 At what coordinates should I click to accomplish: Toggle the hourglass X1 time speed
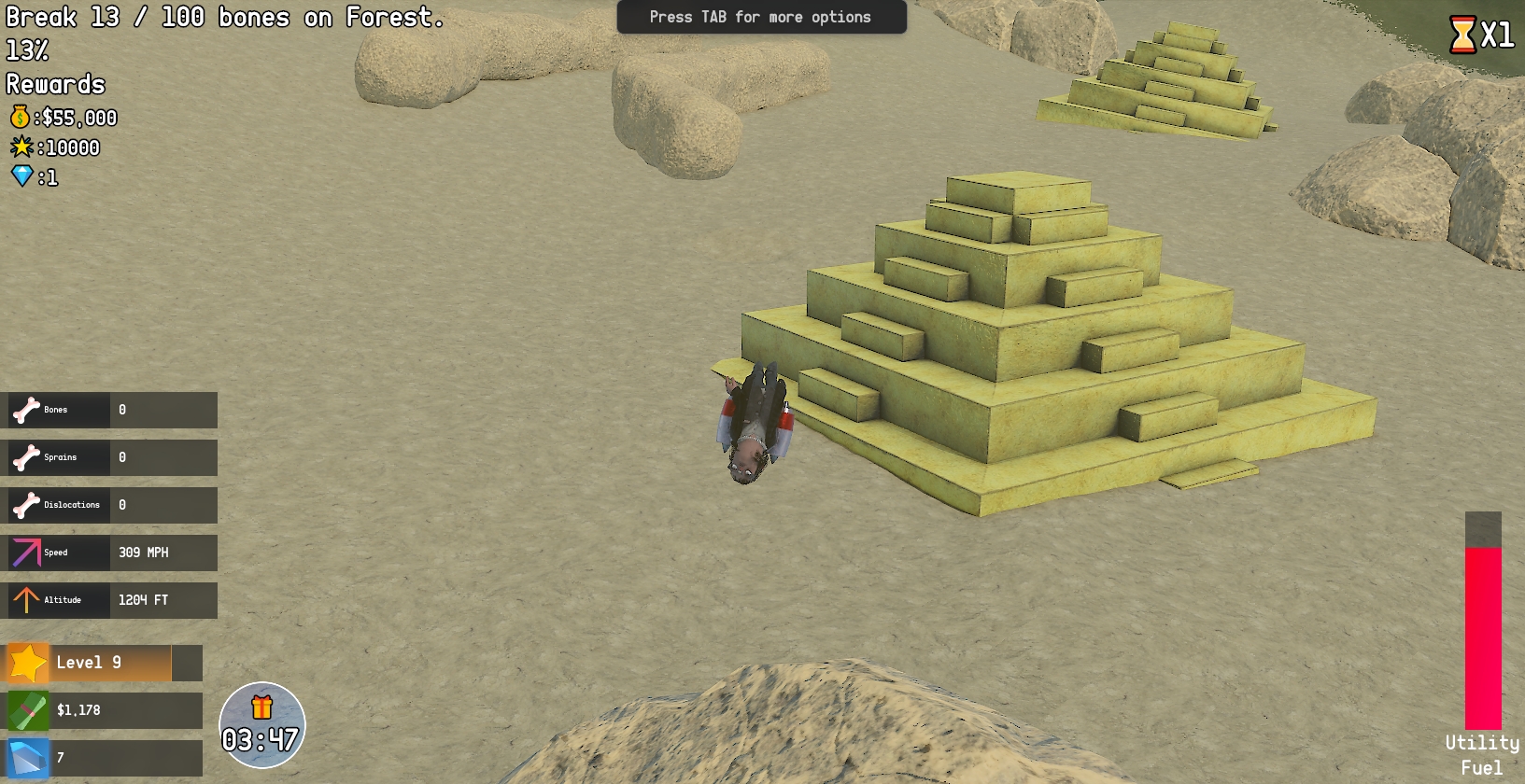(x=1480, y=35)
